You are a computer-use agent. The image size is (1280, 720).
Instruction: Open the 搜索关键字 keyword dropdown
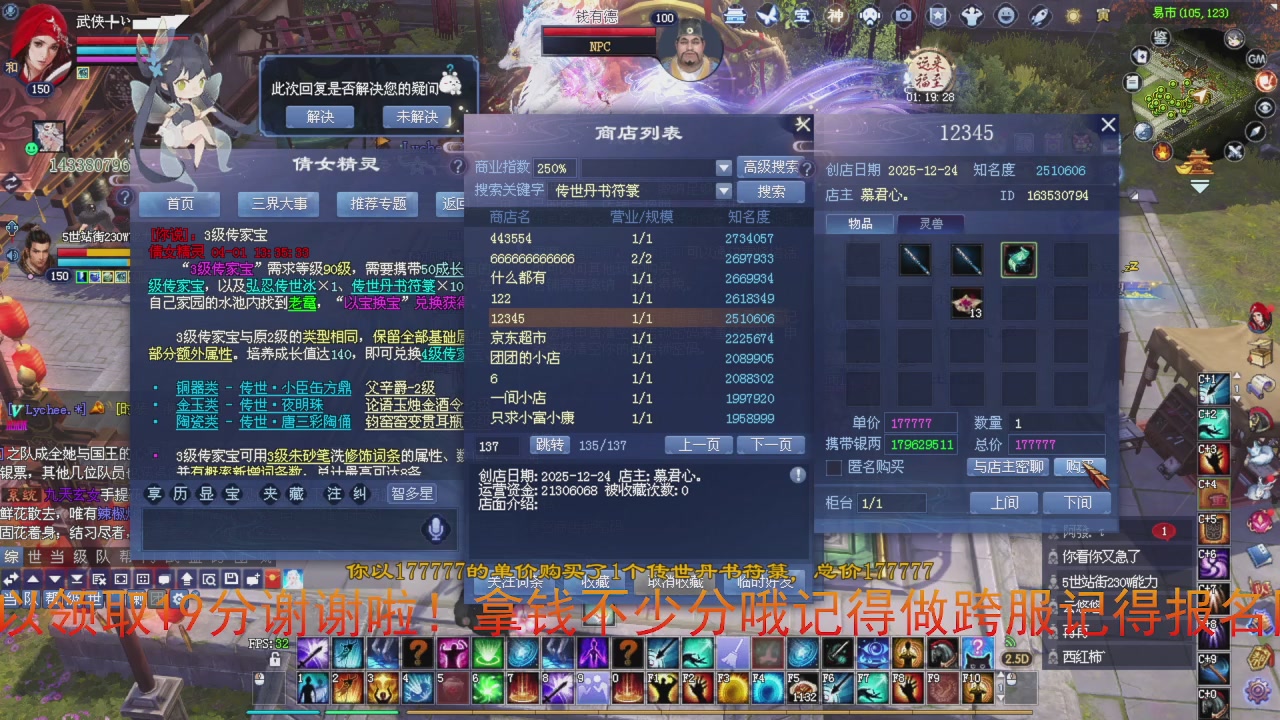pyautogui.click(x=723, y=190)
